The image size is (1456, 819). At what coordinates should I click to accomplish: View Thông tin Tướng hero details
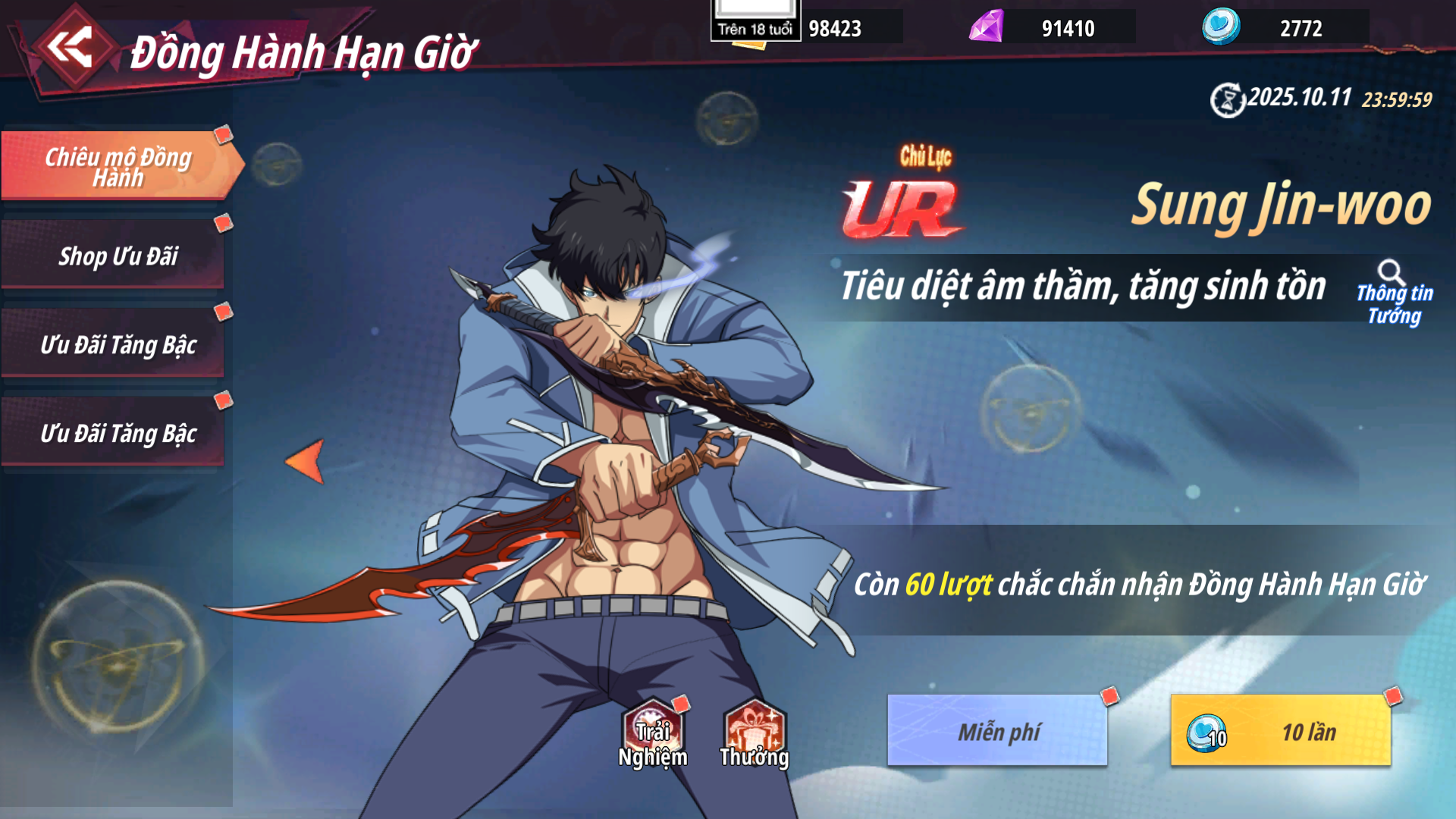(x=1394, y=293)
